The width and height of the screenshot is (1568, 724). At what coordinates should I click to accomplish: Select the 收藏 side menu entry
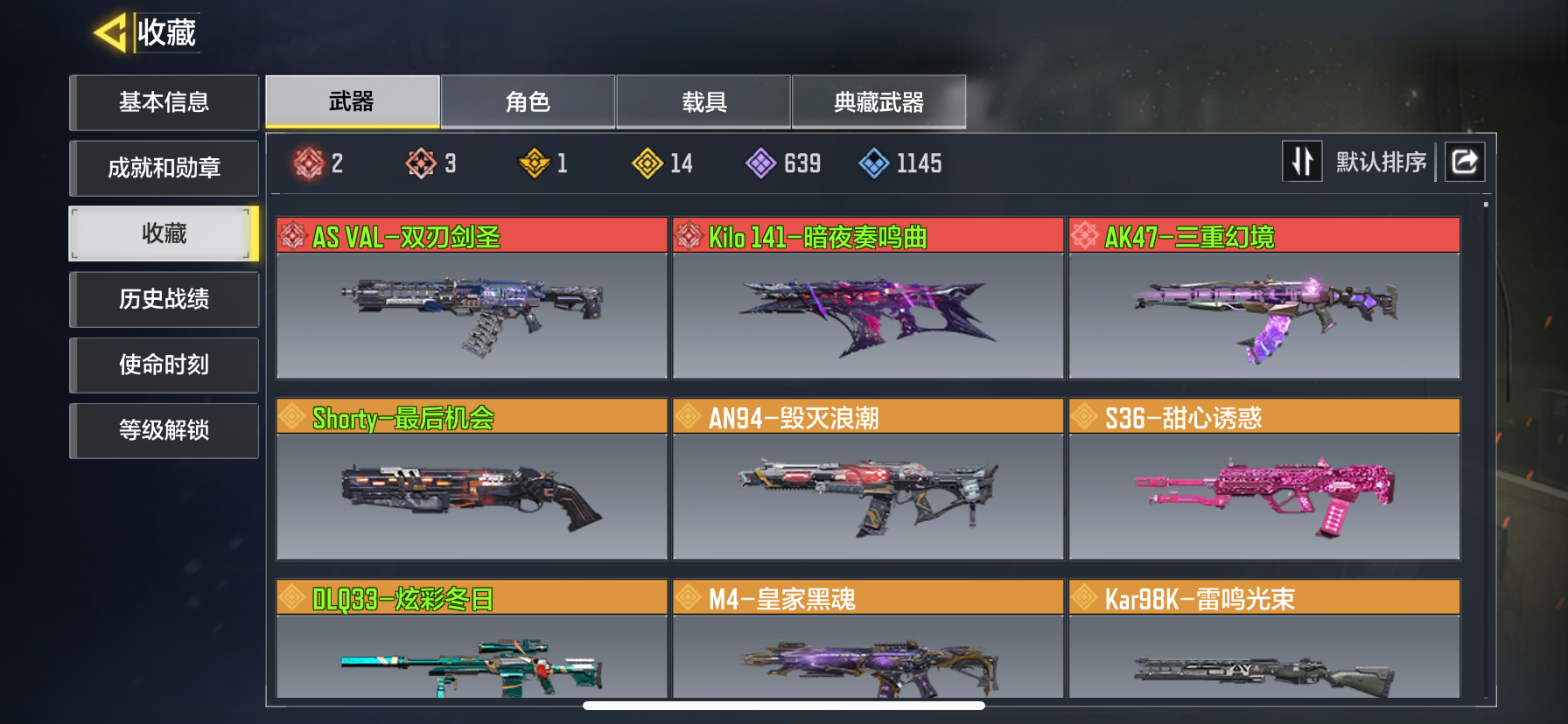point(164,233)
